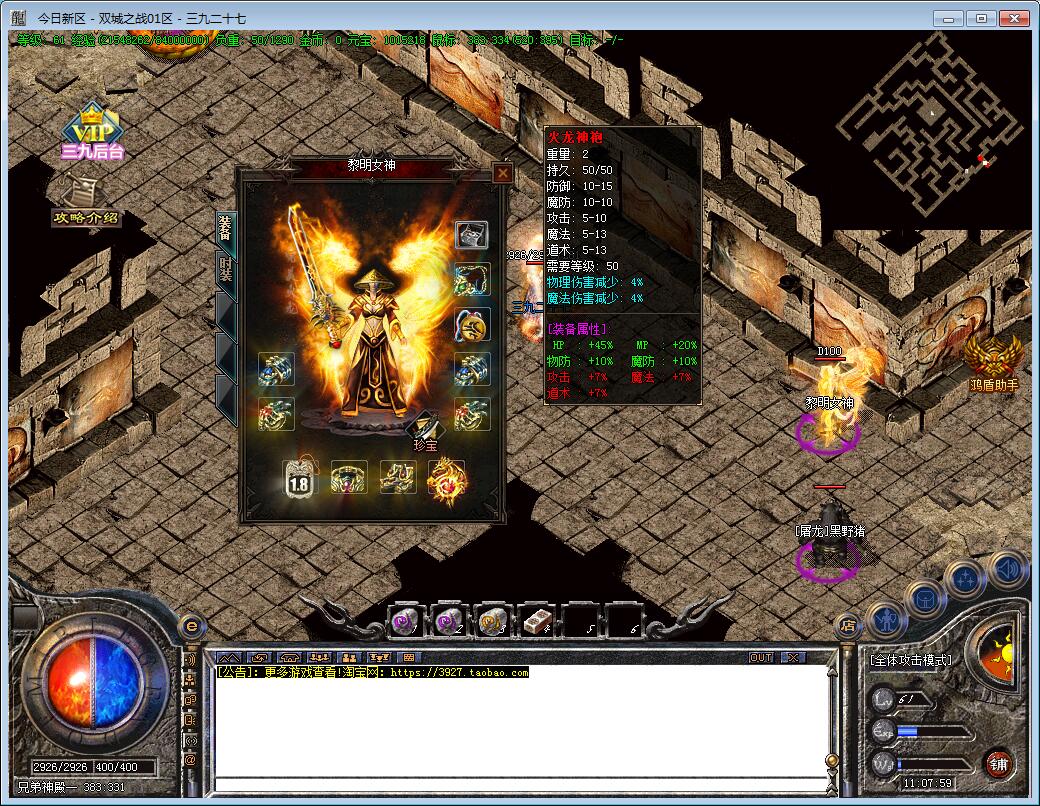Screen dimensions: 1040x806
Task: Open the 珍宝 treasure button
Action: tap(425, 432)
